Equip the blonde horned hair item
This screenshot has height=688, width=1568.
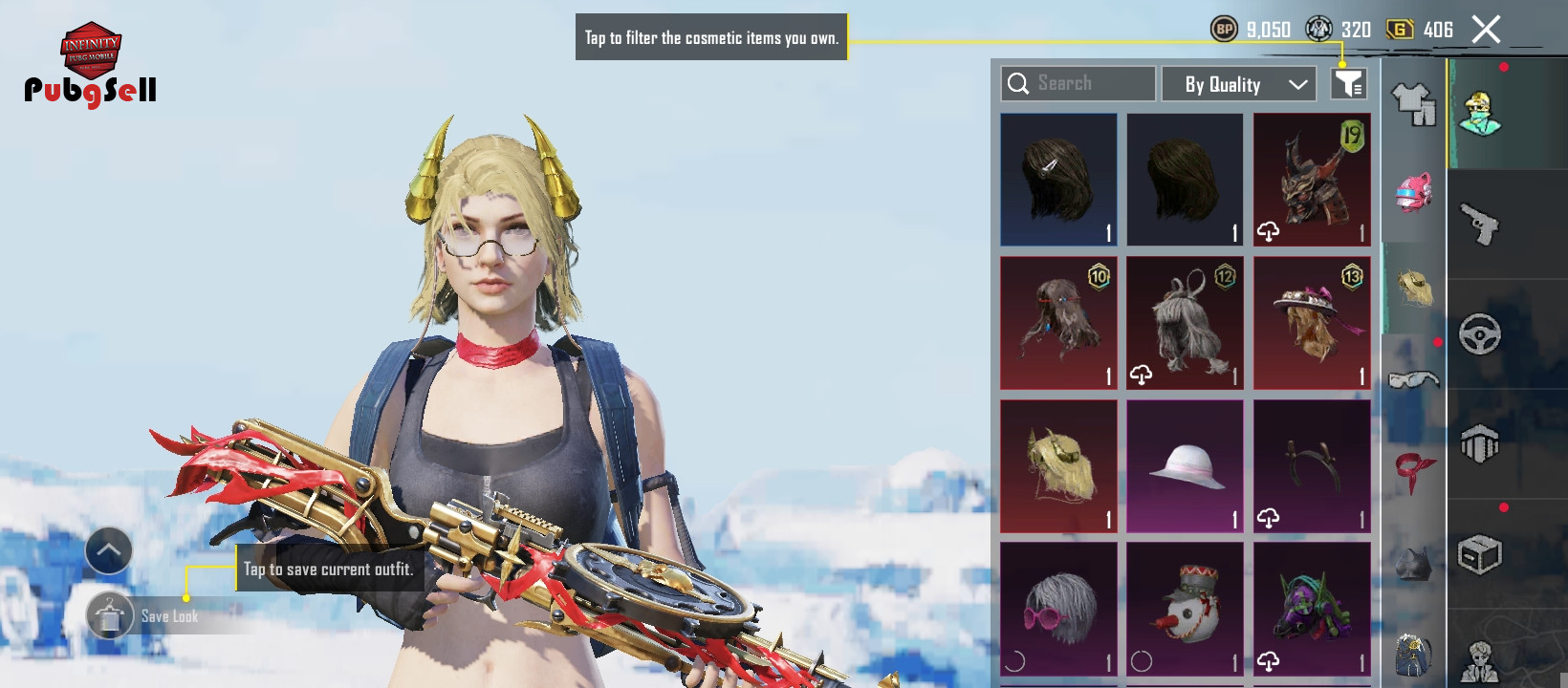[x=1058, y=466]
